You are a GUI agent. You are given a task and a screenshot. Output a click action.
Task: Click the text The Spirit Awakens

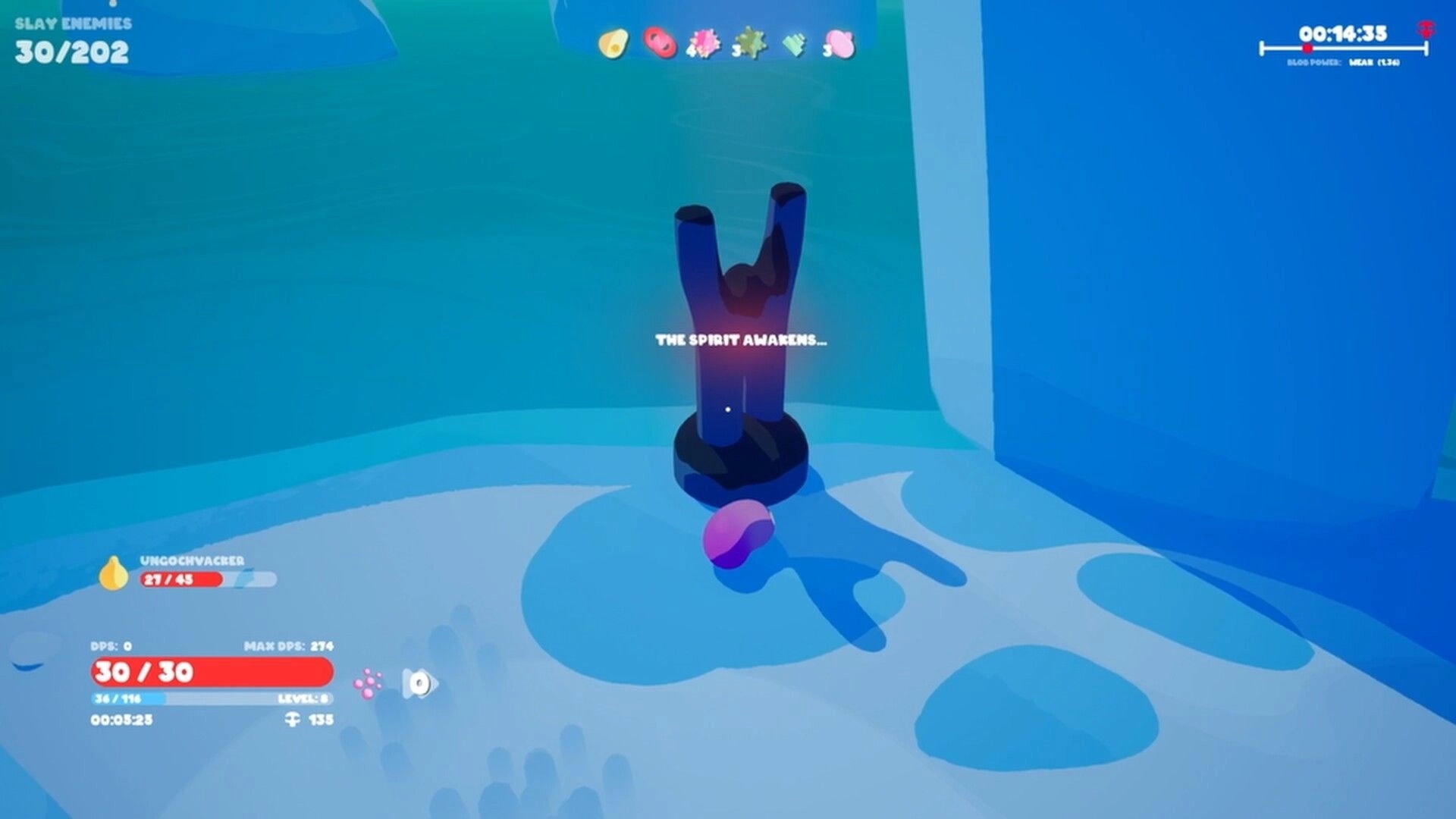[742, 341]
